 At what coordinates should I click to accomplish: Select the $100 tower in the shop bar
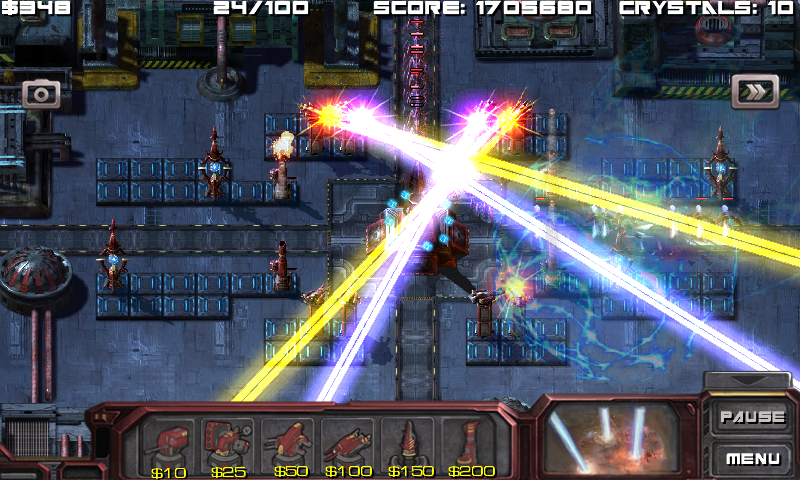[x=349, y=440]
